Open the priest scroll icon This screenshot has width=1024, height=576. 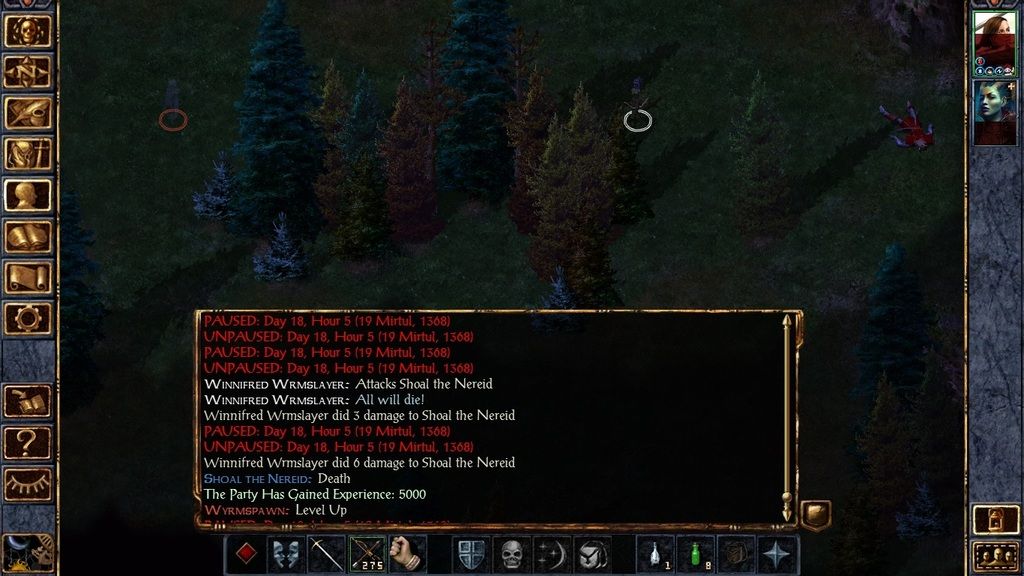point(28,277)
